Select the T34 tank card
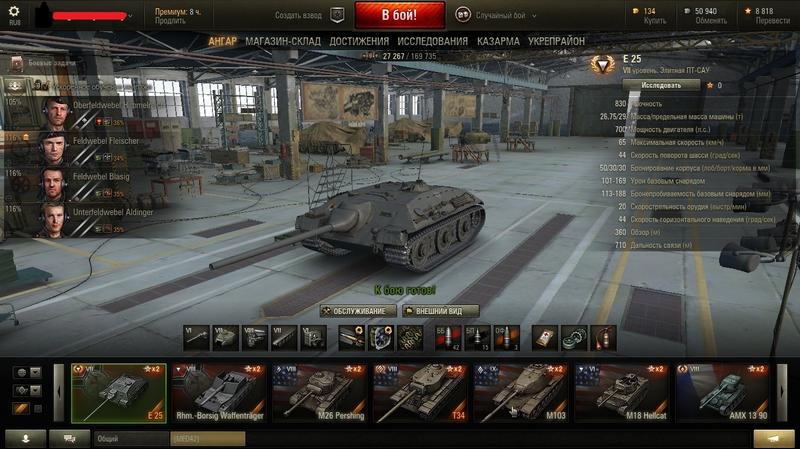 pos(420,393)
